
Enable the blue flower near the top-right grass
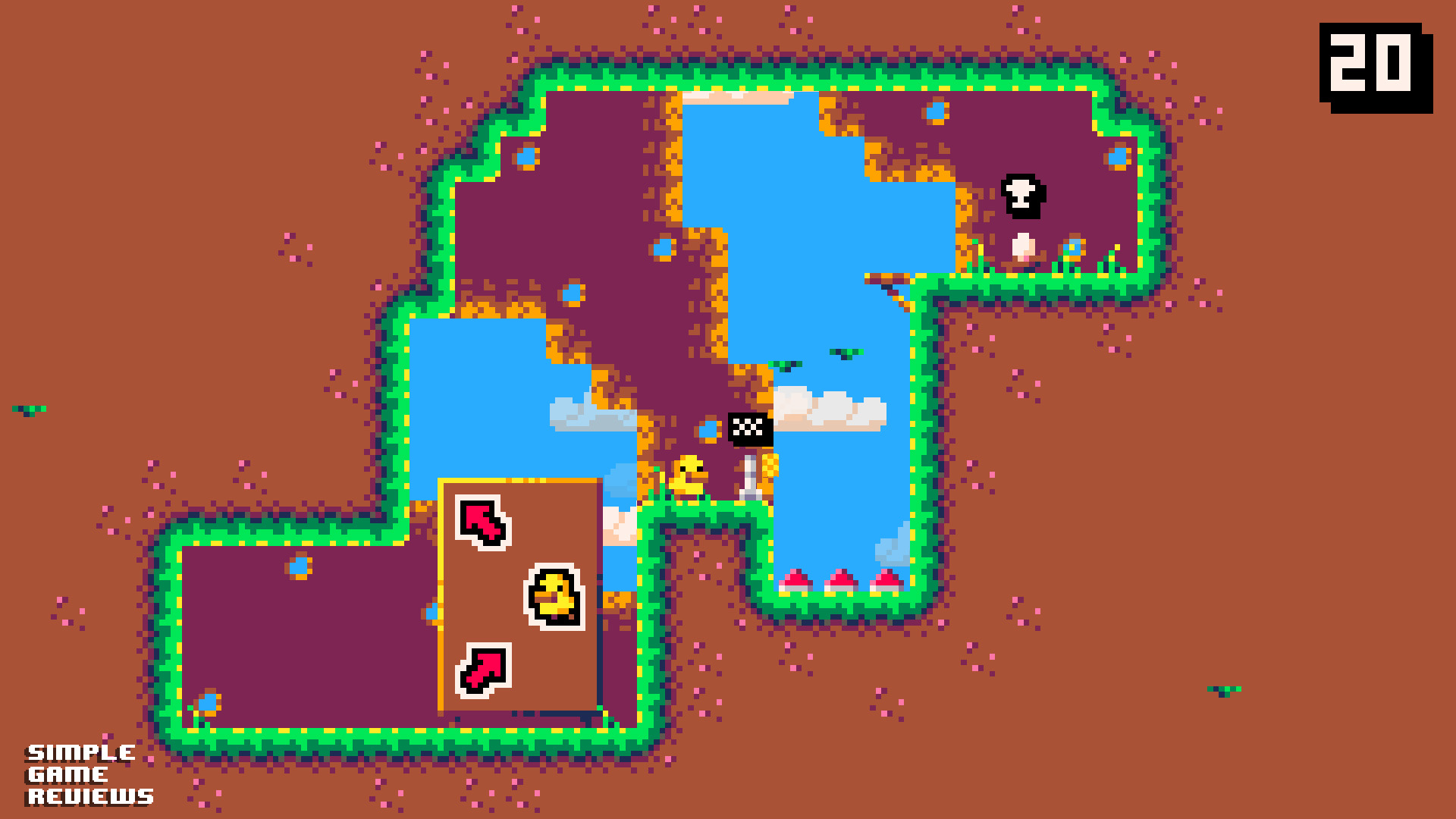click(1072, 247)
